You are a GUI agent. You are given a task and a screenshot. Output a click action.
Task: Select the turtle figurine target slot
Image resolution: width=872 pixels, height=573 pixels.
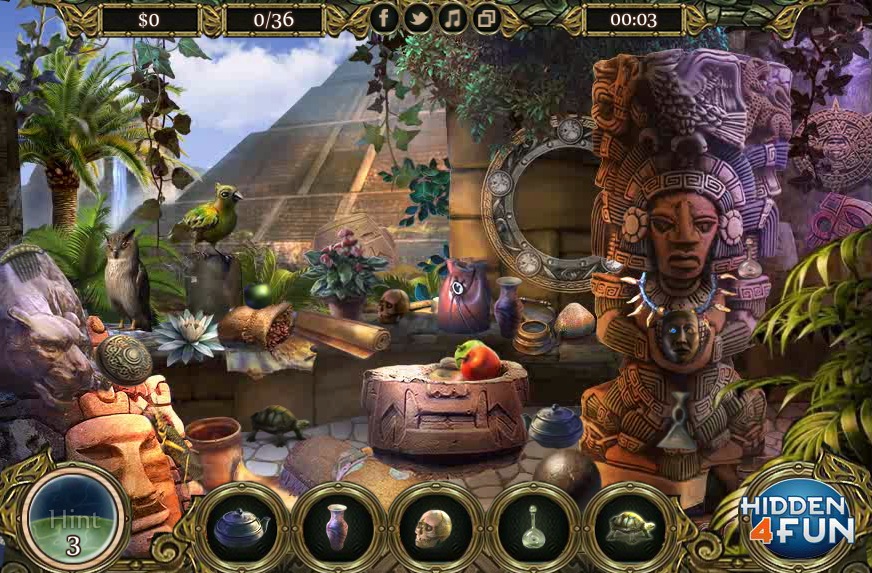(x=629, y=527)
